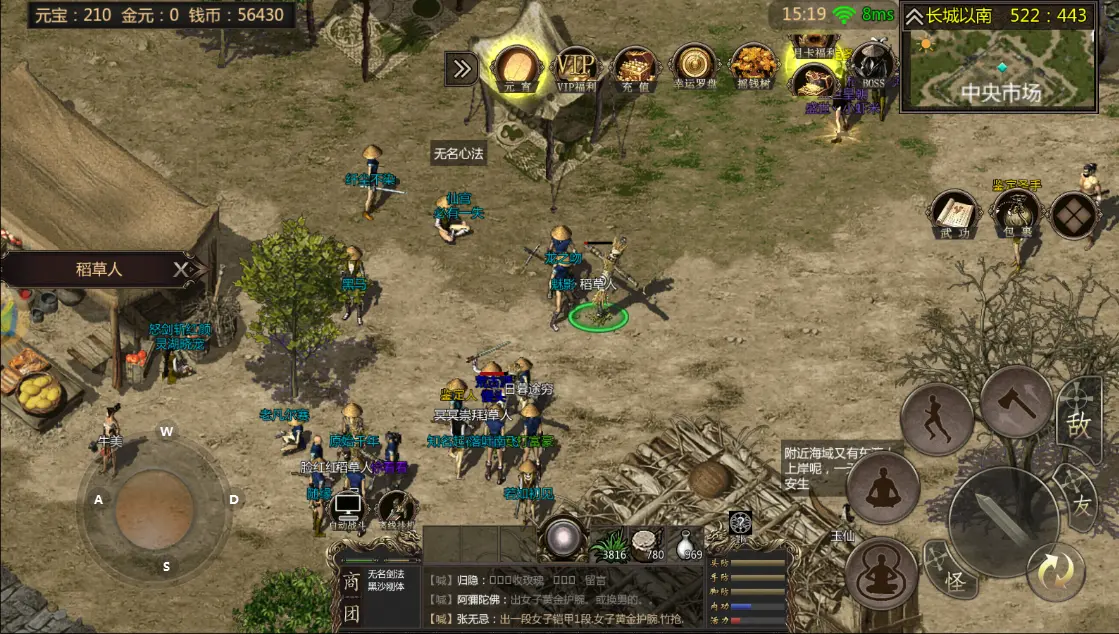1119x634 pixels.
Task: Activate the running figure skill
Action: coord(937,418)
